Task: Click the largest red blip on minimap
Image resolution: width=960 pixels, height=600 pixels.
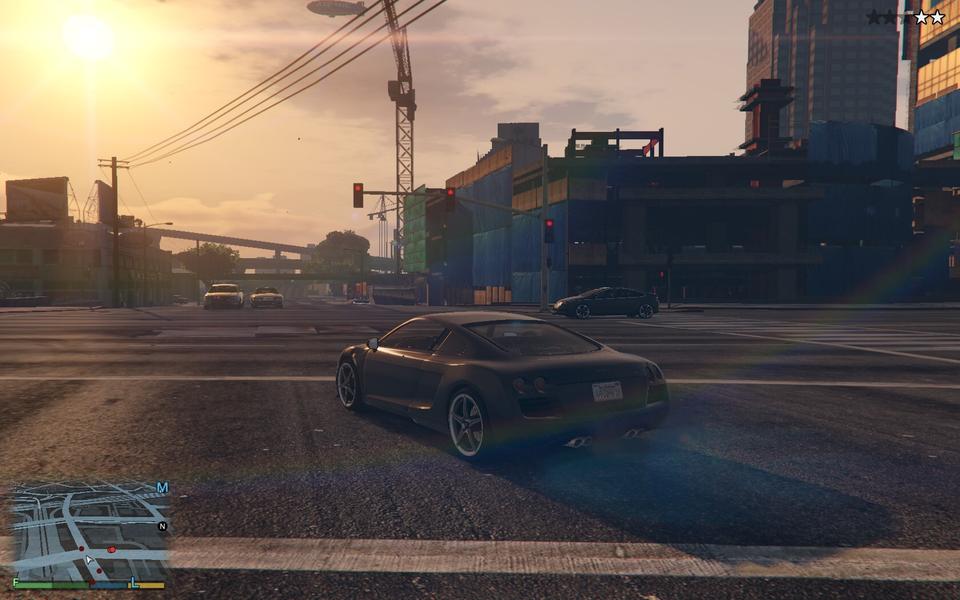Action: (111, 549)
